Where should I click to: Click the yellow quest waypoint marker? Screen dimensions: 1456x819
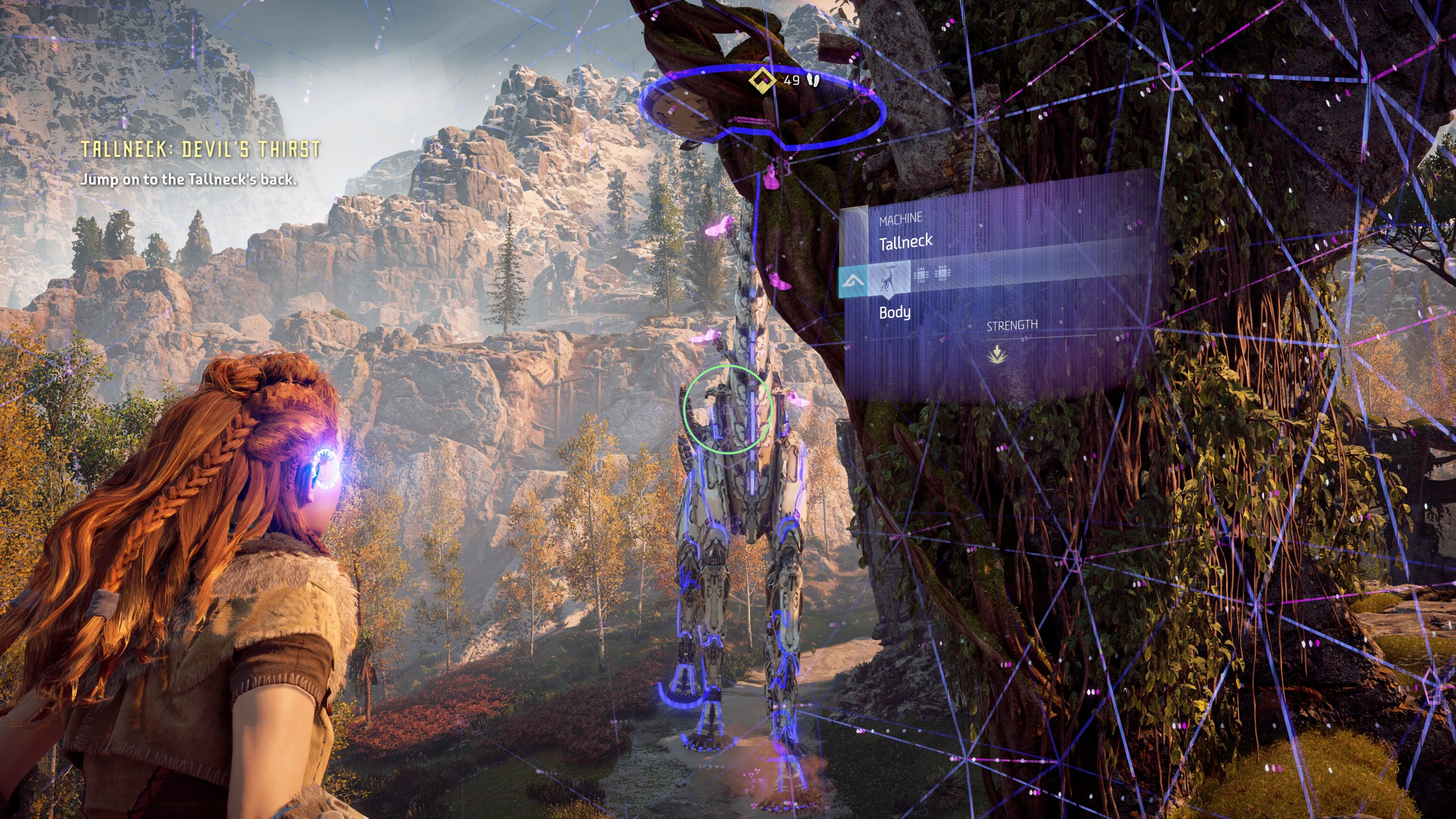click(x=762, y=81)
